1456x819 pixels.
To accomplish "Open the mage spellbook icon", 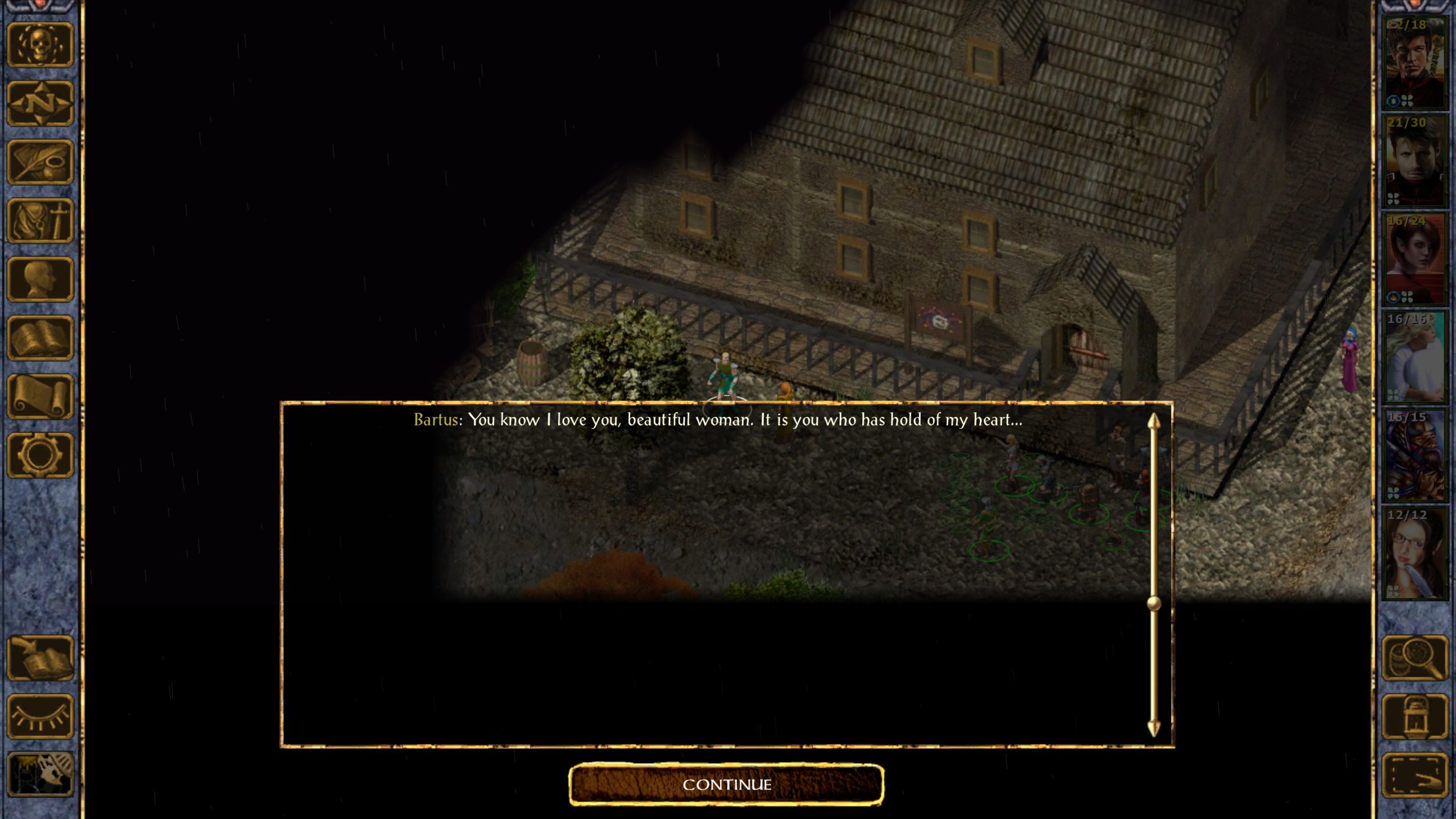I will (40, 338).
